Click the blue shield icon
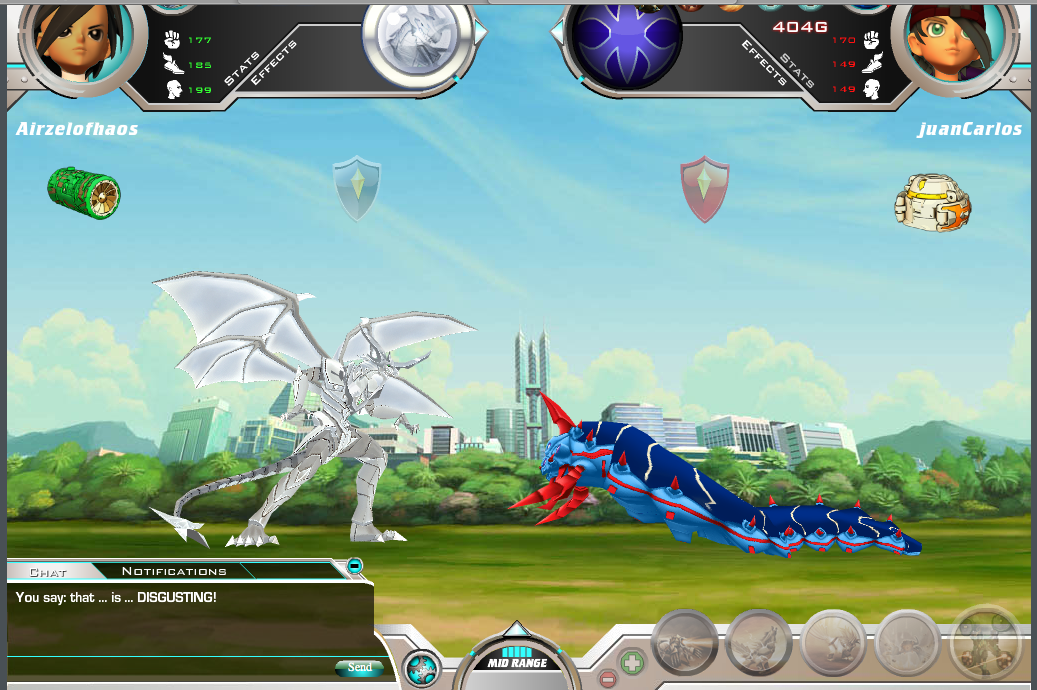The height and width of the screenshot is (690, 1037). pyautogui.click(x=357, y=188)
